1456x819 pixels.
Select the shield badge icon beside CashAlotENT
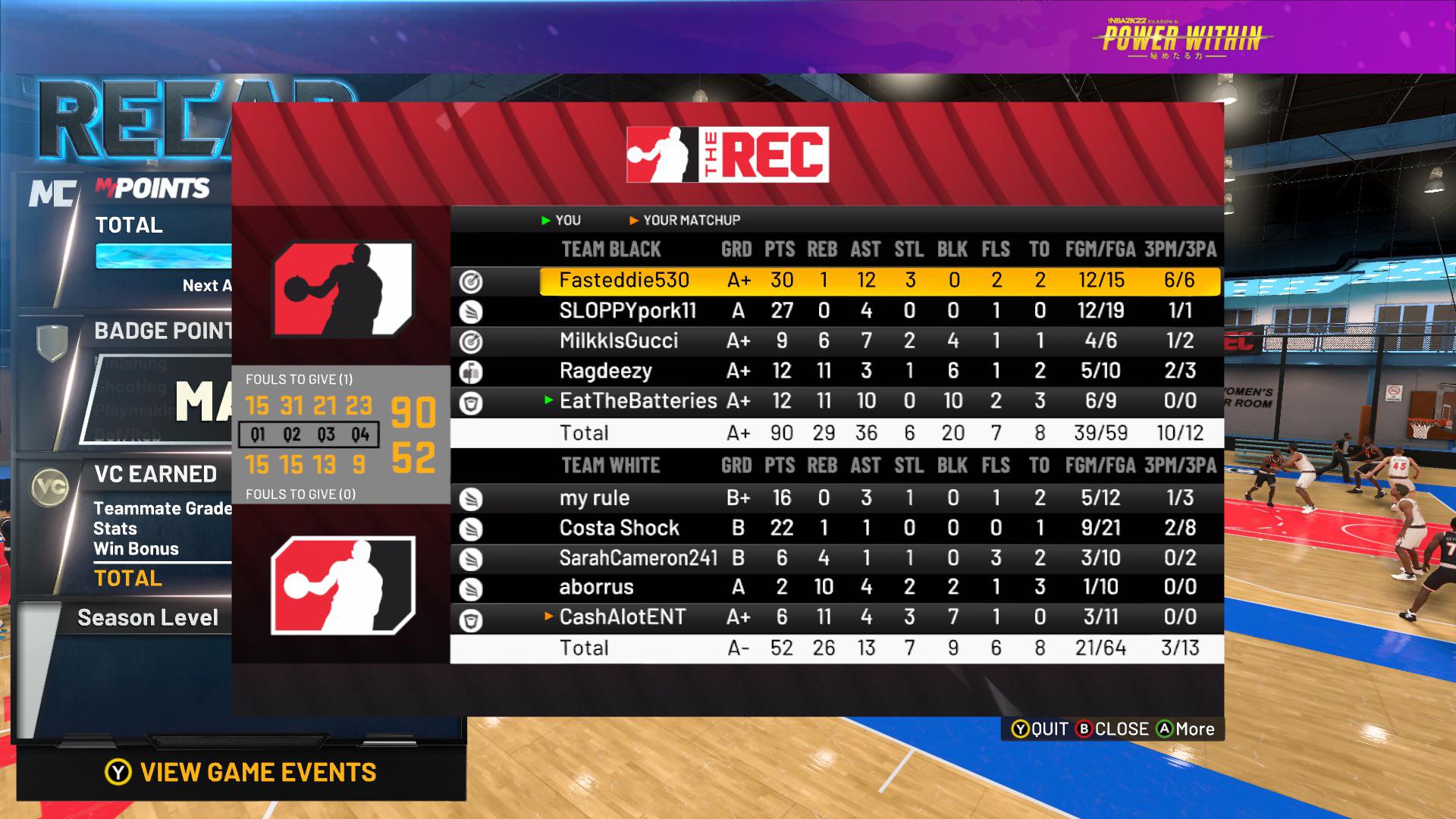coord(470,617)
